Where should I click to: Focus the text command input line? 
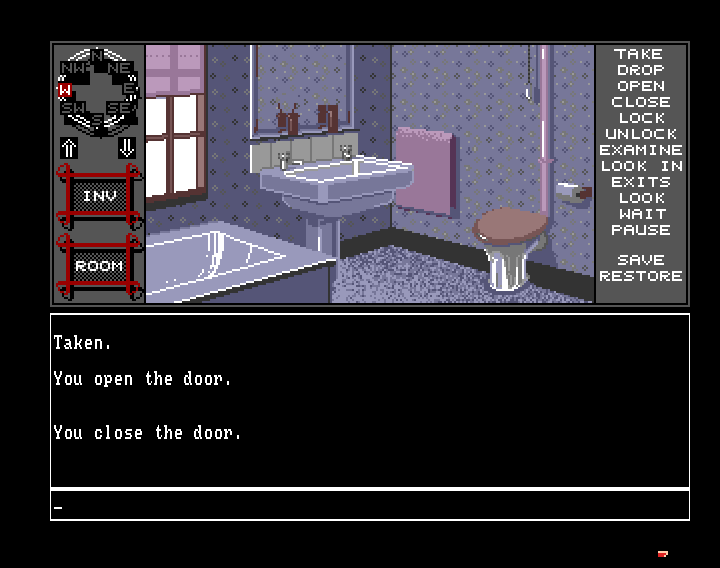pyautogui.click(x=370, y=506)
